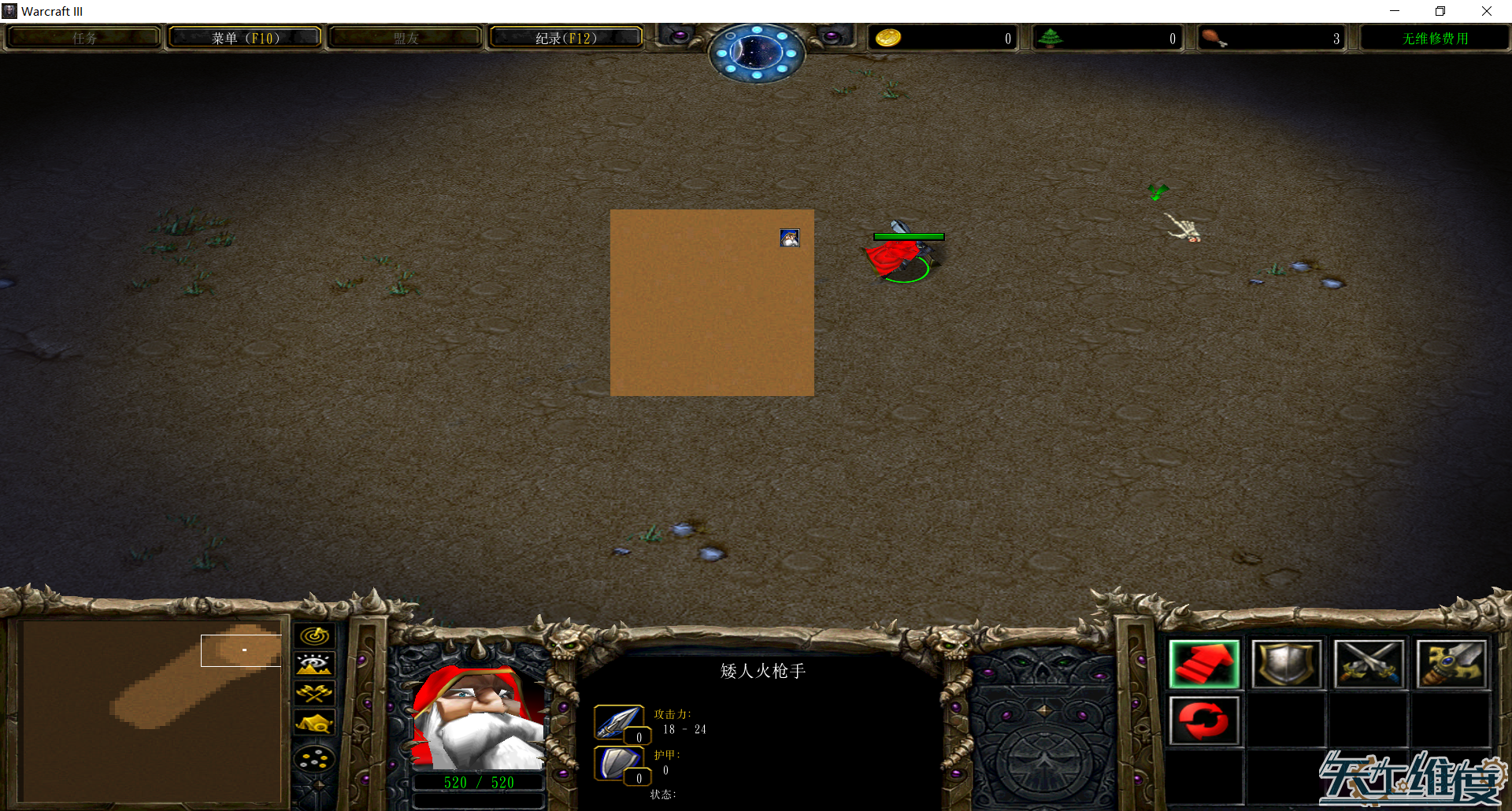Toggle creep camp display with tent icon
Viewport: 1512px width, 811px height.
pyautogui.click(x=315, y=721)
